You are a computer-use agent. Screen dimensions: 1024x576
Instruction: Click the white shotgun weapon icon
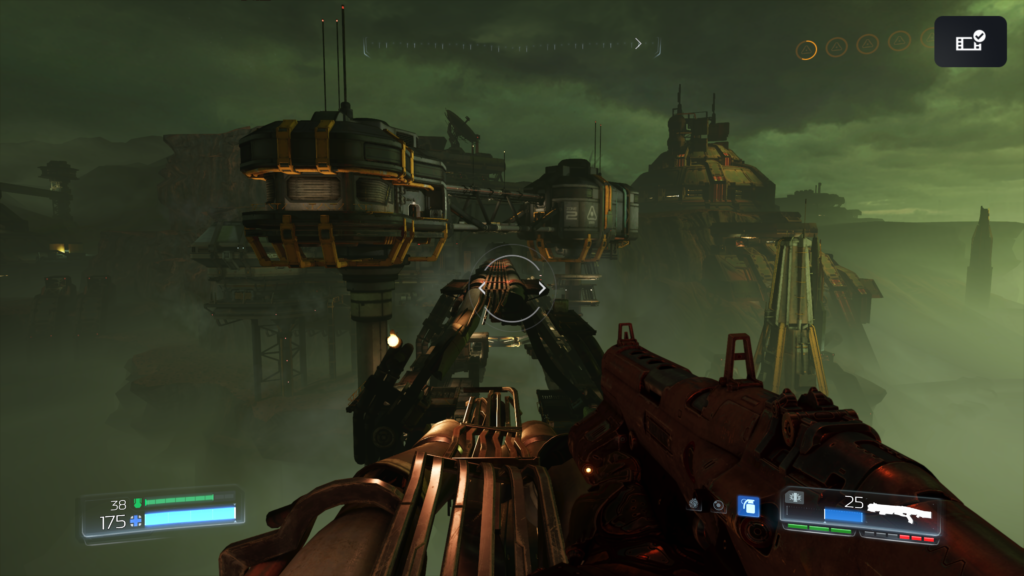899,513
